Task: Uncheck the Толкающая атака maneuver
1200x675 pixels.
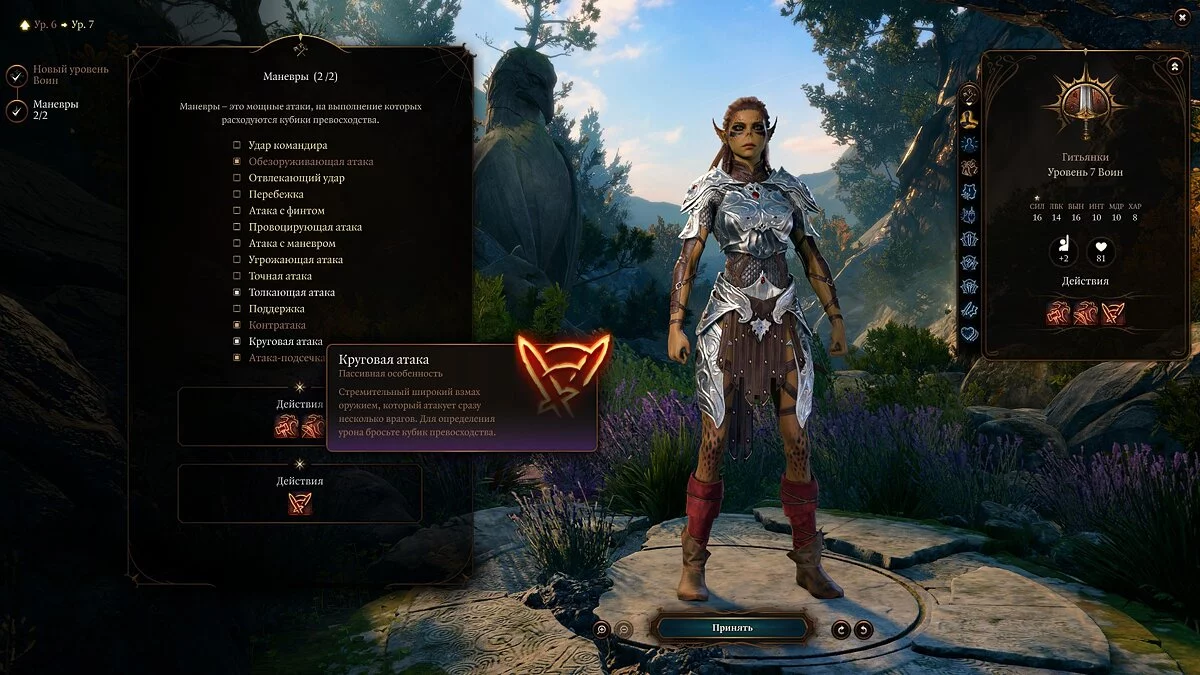Action: tap(237, 293)
